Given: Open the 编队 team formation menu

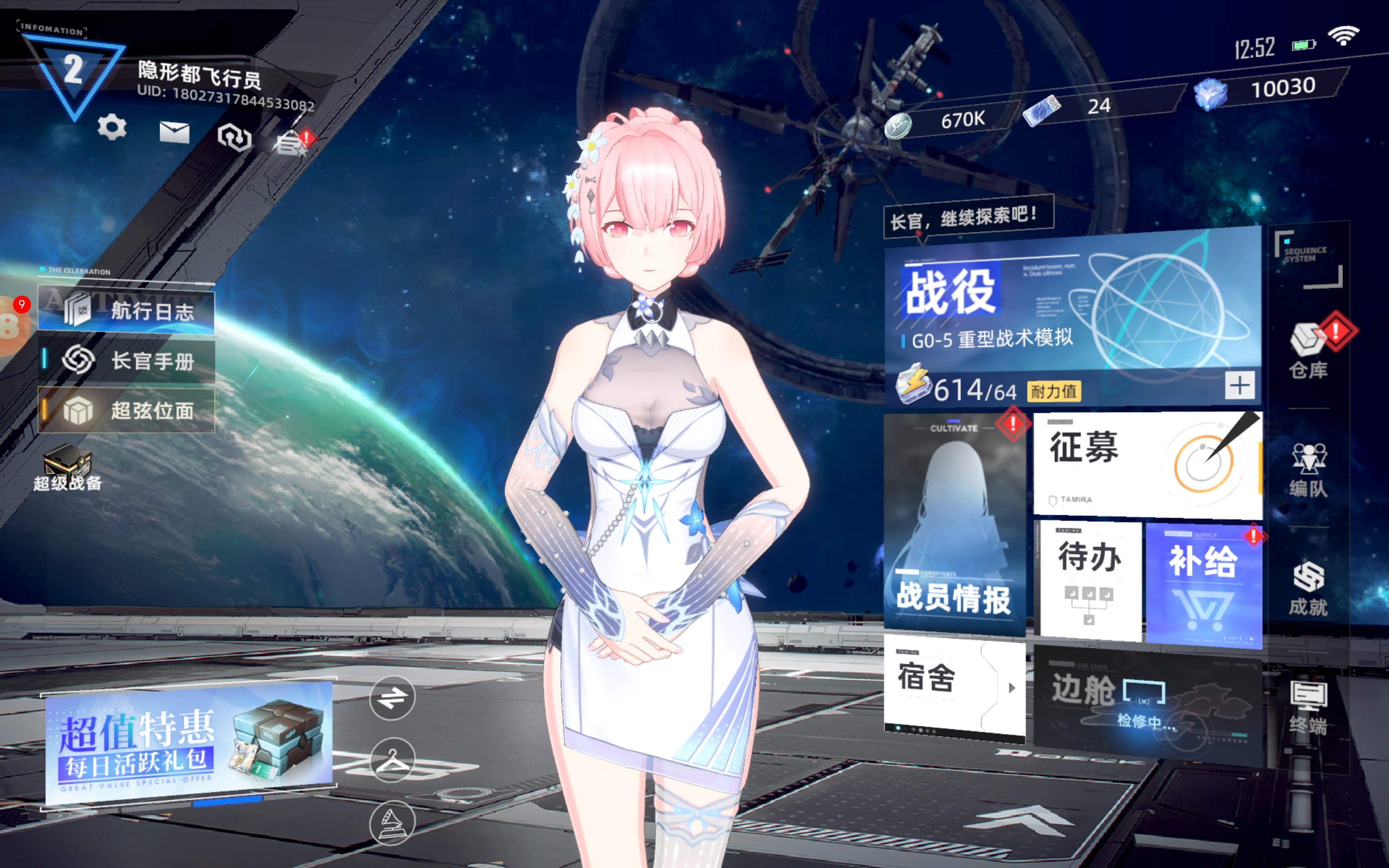Looking at the screenshot, I should pos(1309,470).
